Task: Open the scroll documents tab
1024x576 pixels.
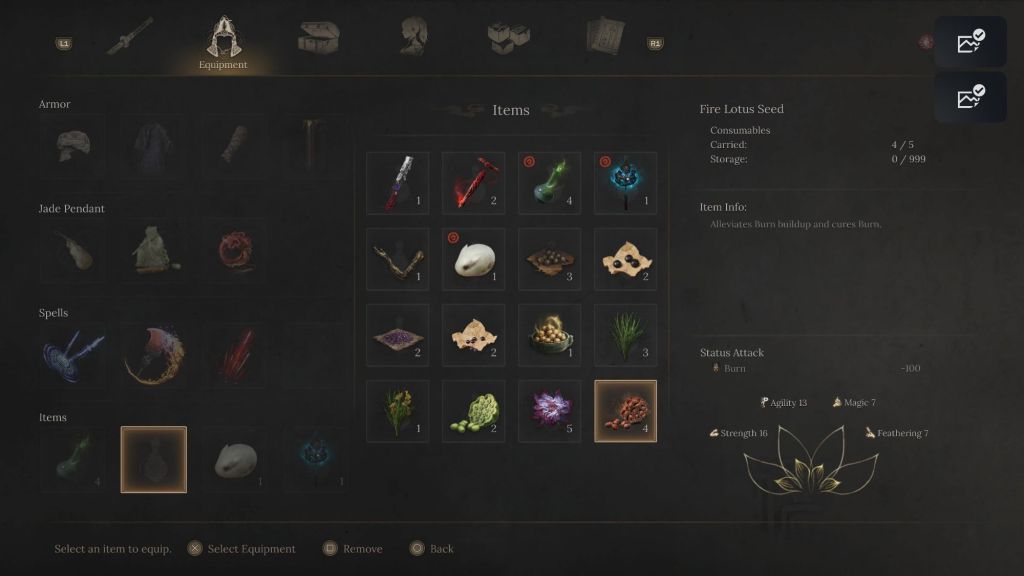Action: pos(604,37)
